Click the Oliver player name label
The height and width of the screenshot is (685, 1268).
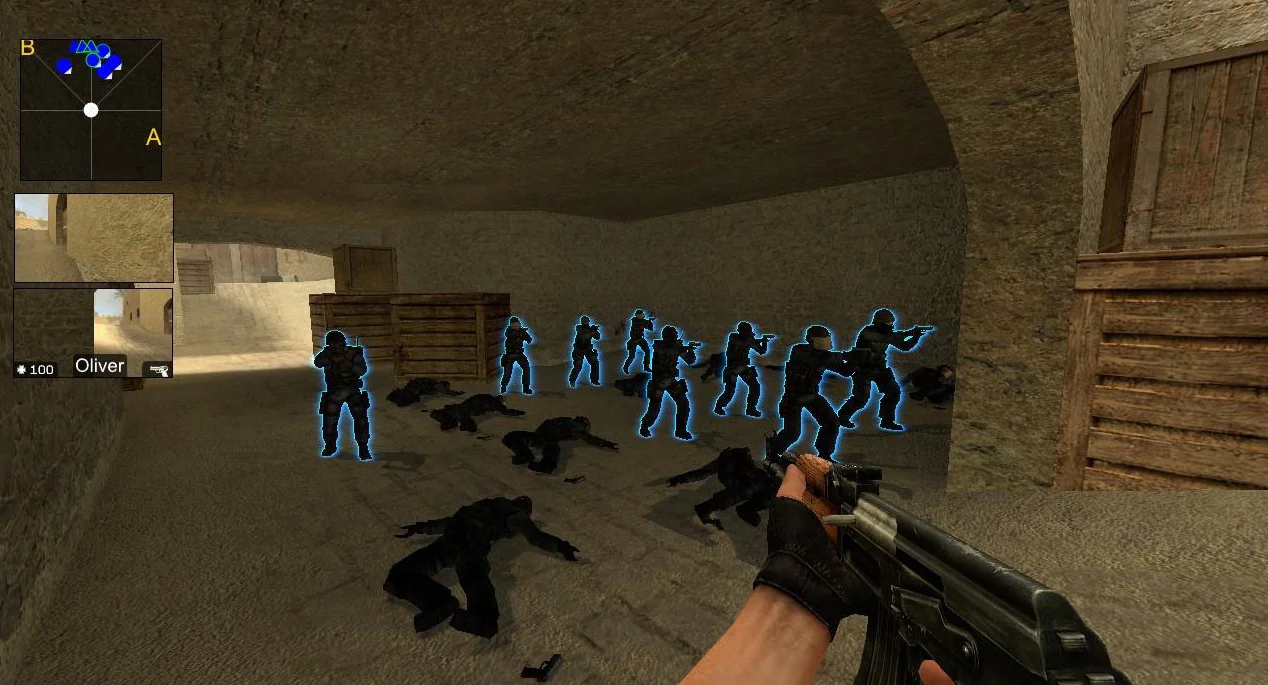(100, 366)
